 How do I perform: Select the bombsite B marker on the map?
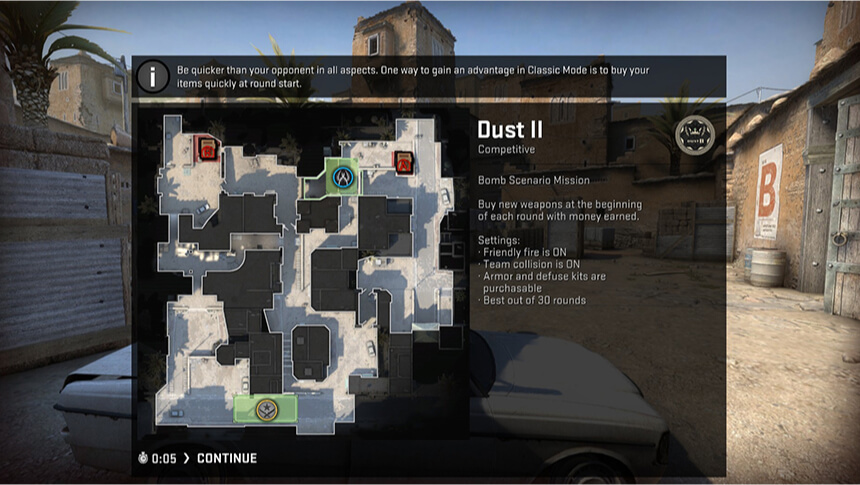[x=206, y=150]
